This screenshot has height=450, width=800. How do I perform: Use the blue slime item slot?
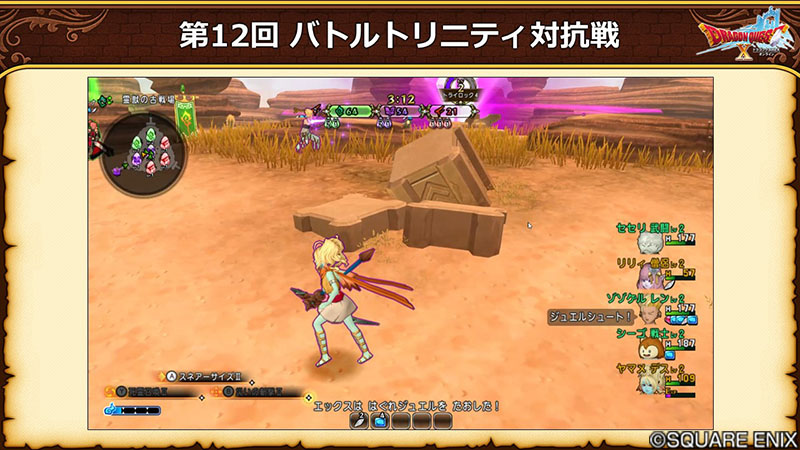pos(381,421)
